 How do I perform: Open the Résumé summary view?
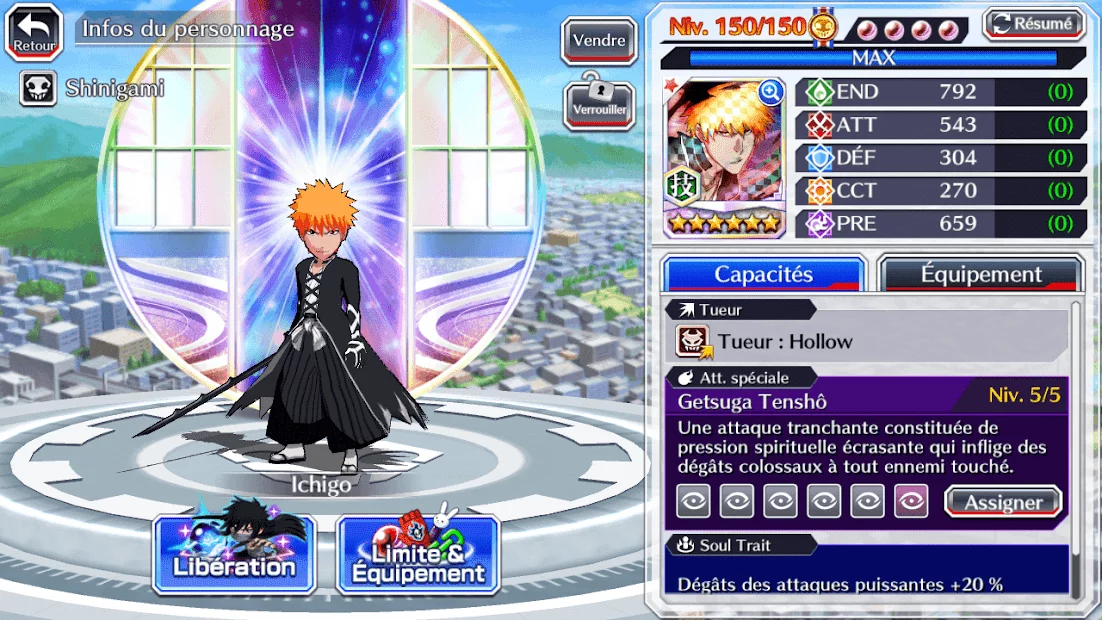pos(1034,24)
